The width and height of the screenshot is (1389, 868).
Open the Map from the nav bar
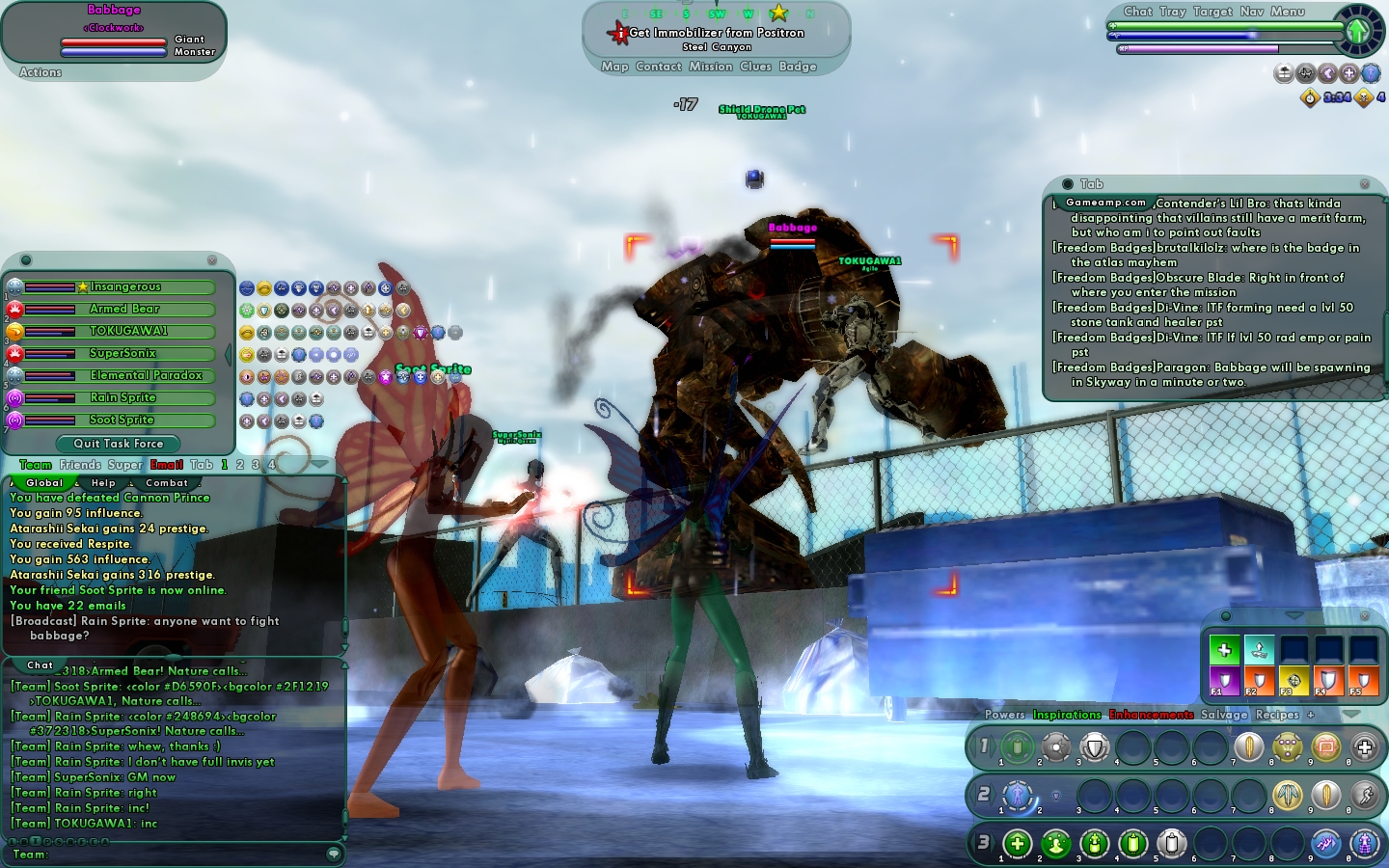614,67
